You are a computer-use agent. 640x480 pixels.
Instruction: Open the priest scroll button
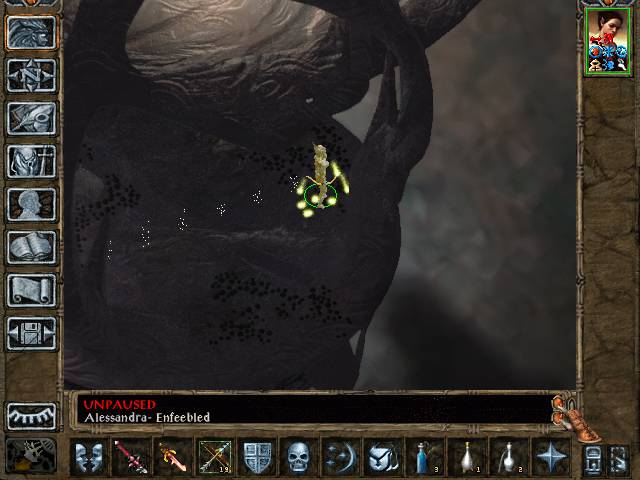(31, 290)
